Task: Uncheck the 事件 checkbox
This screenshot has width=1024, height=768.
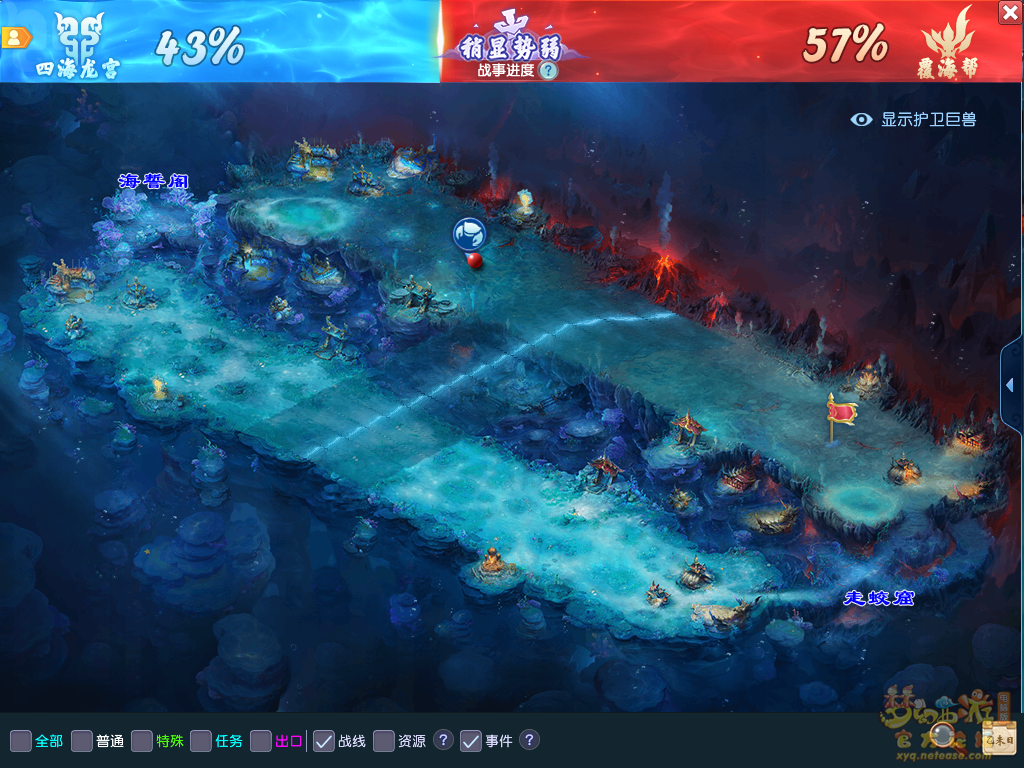Action: 471,741
